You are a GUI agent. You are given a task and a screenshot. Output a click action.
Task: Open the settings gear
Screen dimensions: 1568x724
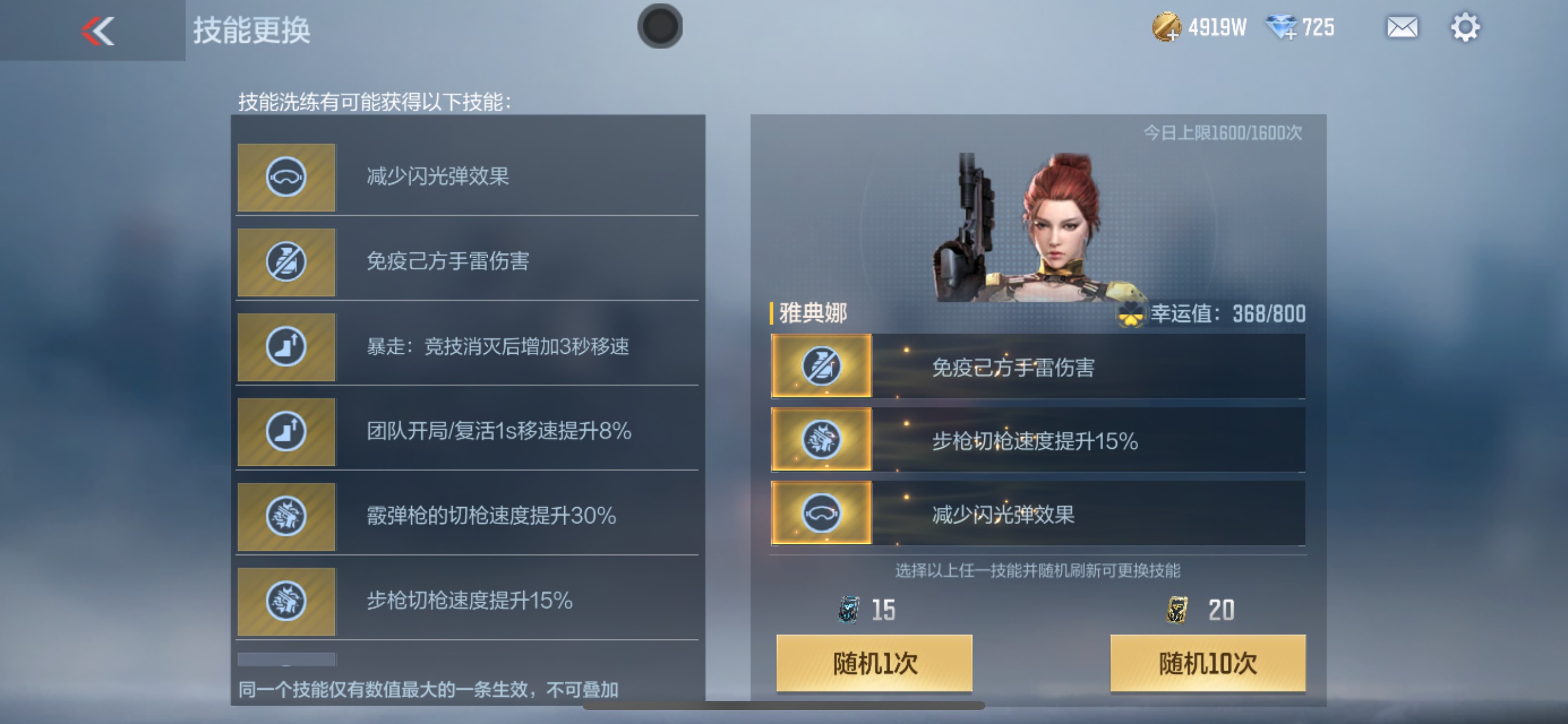coord(1467,27)
